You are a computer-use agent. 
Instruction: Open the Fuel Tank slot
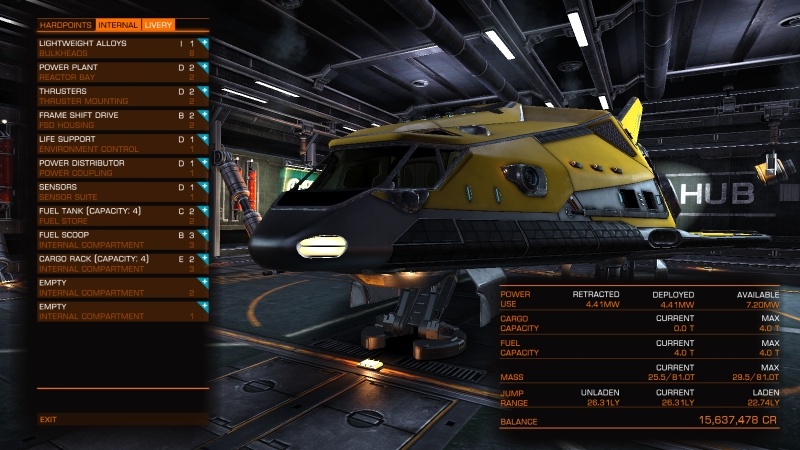(123, 216)
